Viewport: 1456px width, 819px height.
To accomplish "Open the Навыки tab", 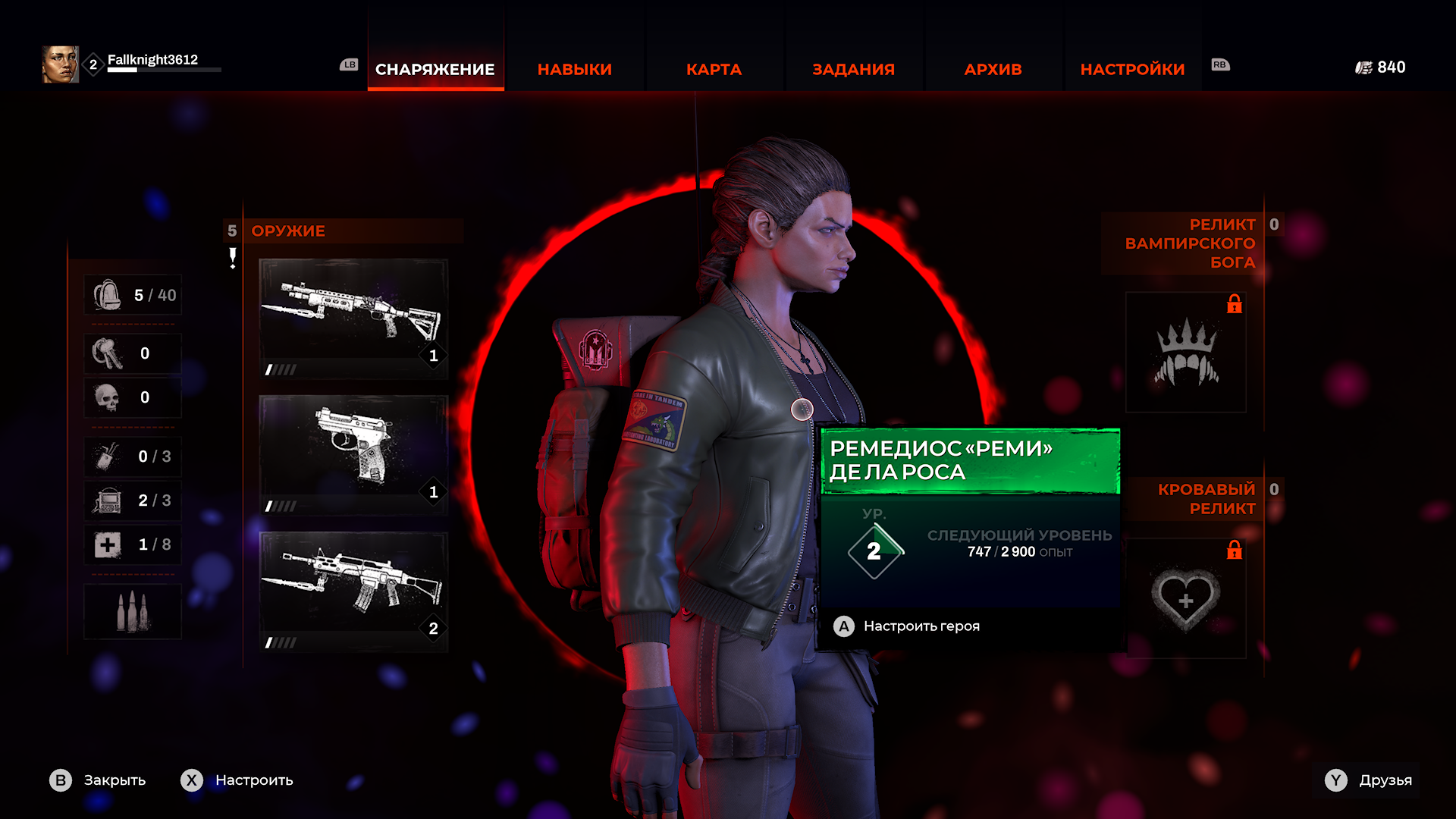I will click(574, 69).
